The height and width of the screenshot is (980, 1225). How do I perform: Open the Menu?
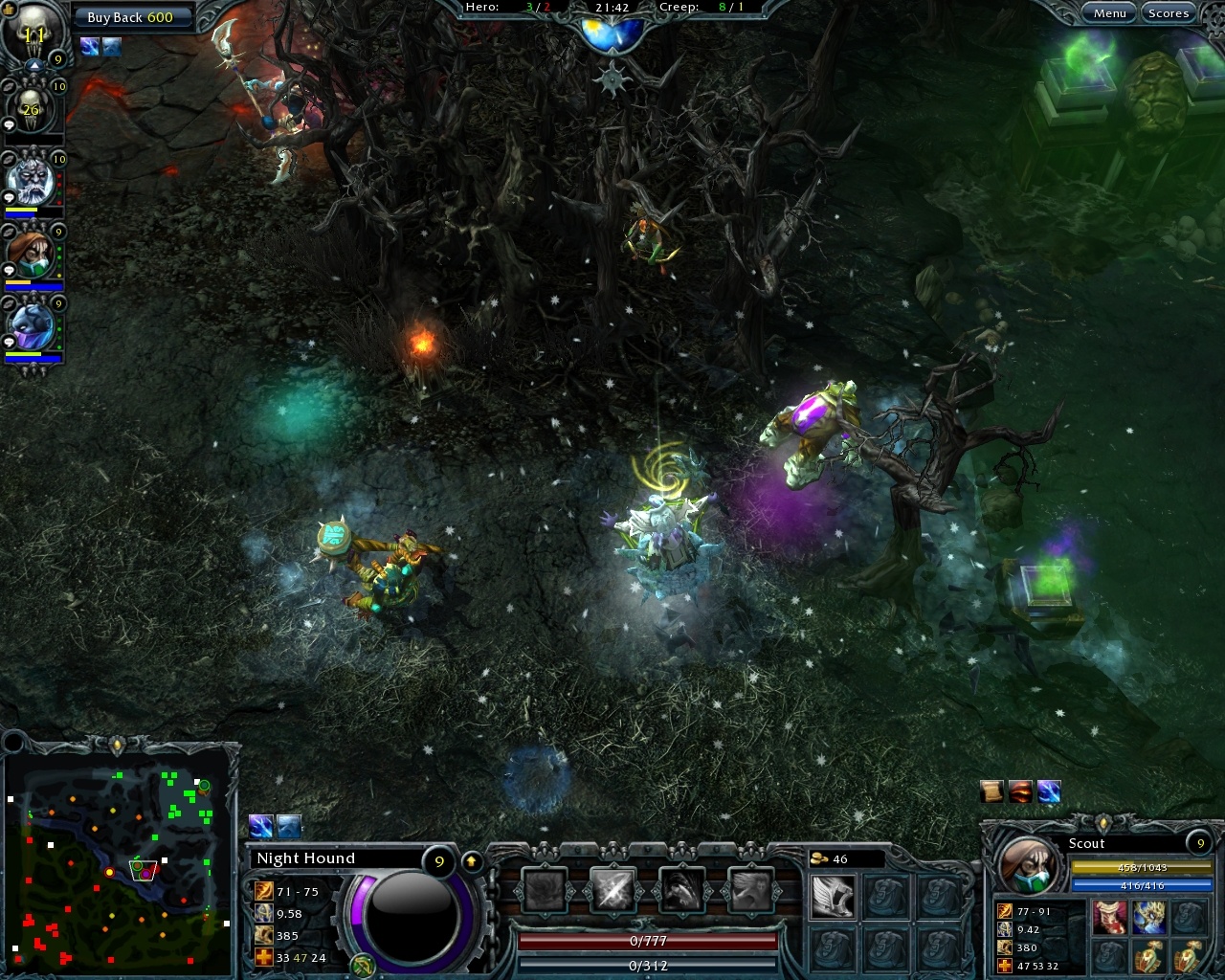(x=1110, y=12)
